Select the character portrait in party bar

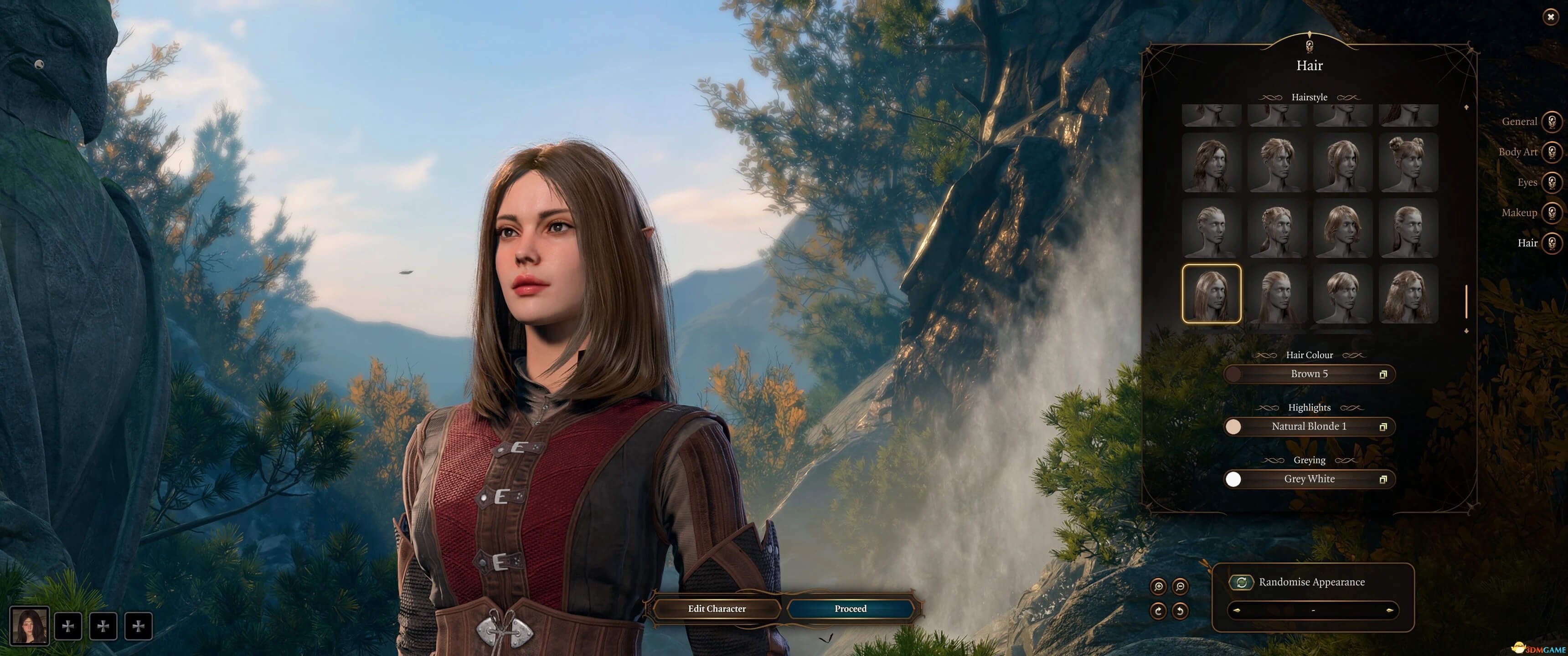point(29,625)
